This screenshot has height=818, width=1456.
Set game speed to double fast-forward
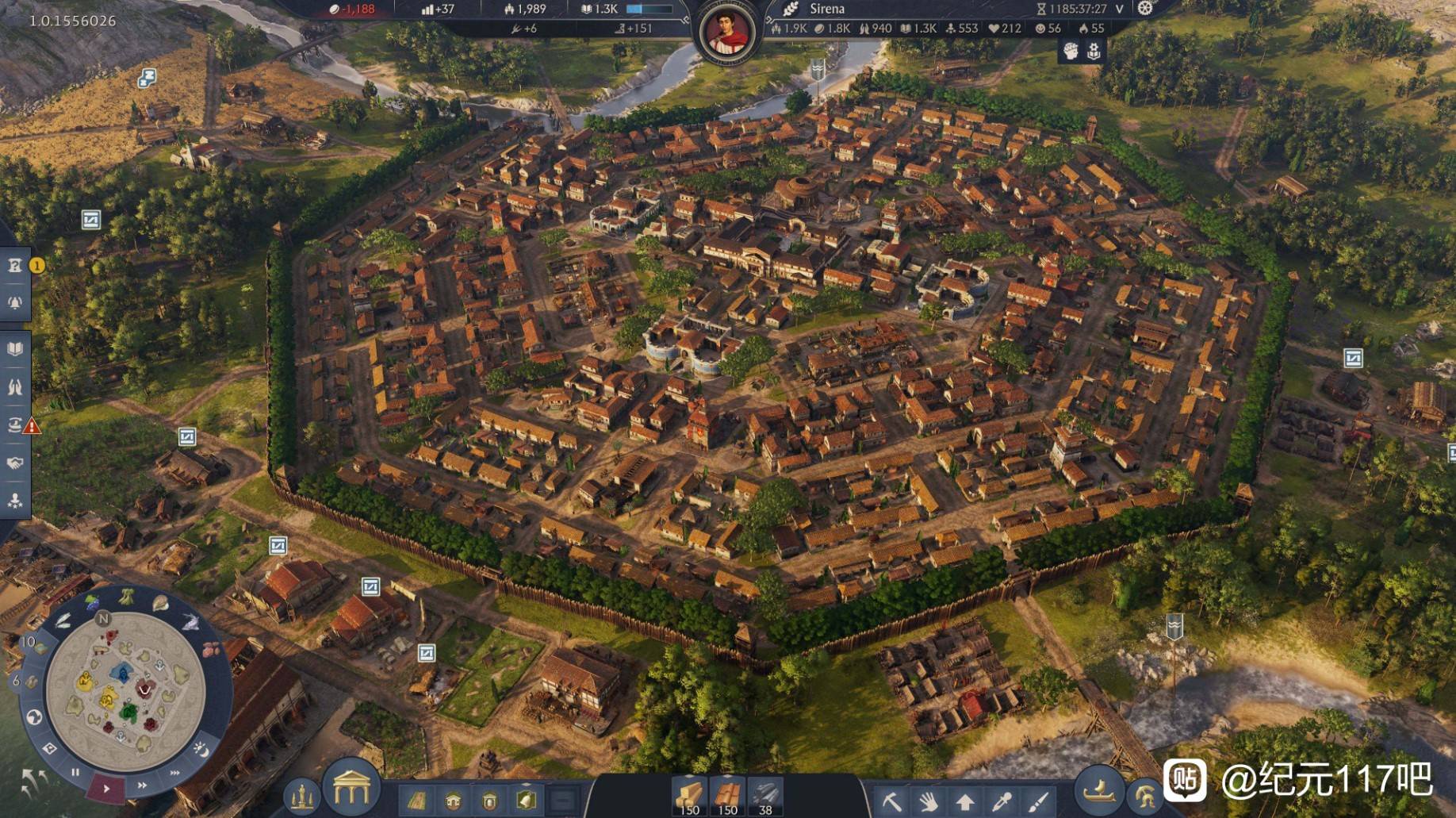tap(142, 785)
